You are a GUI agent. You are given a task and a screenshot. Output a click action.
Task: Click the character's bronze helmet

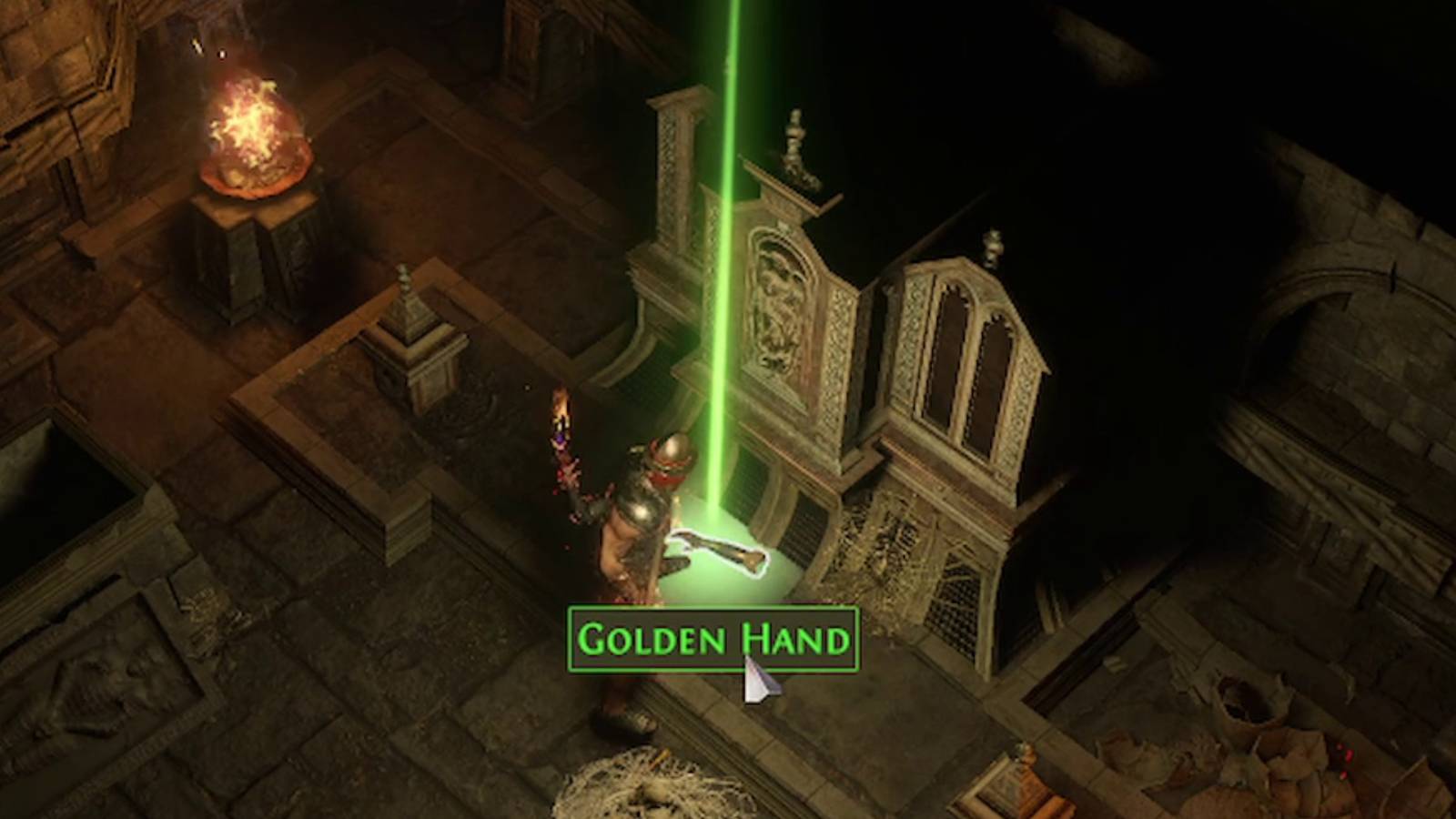pos(671,450)
